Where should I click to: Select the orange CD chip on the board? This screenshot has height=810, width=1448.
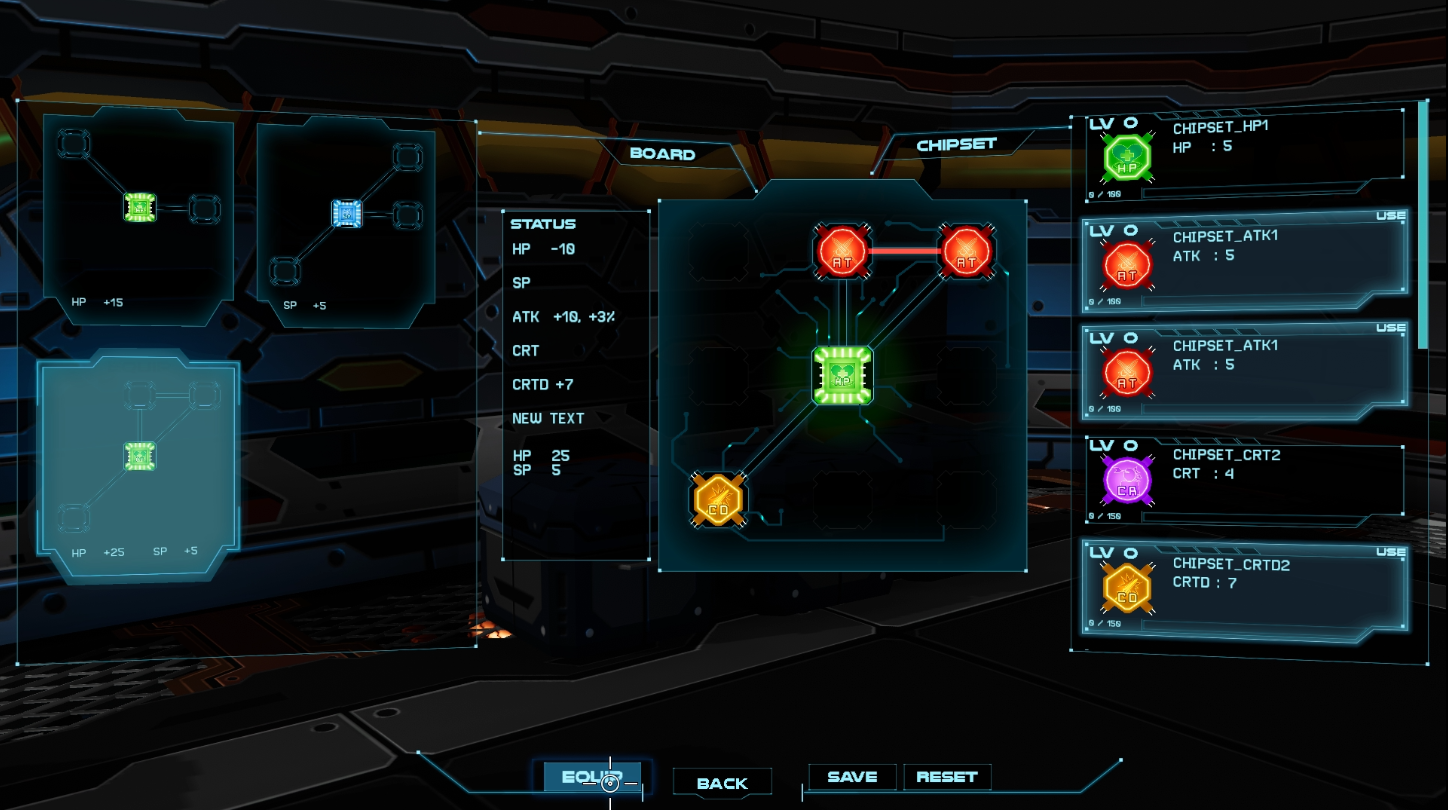(720, 499)
